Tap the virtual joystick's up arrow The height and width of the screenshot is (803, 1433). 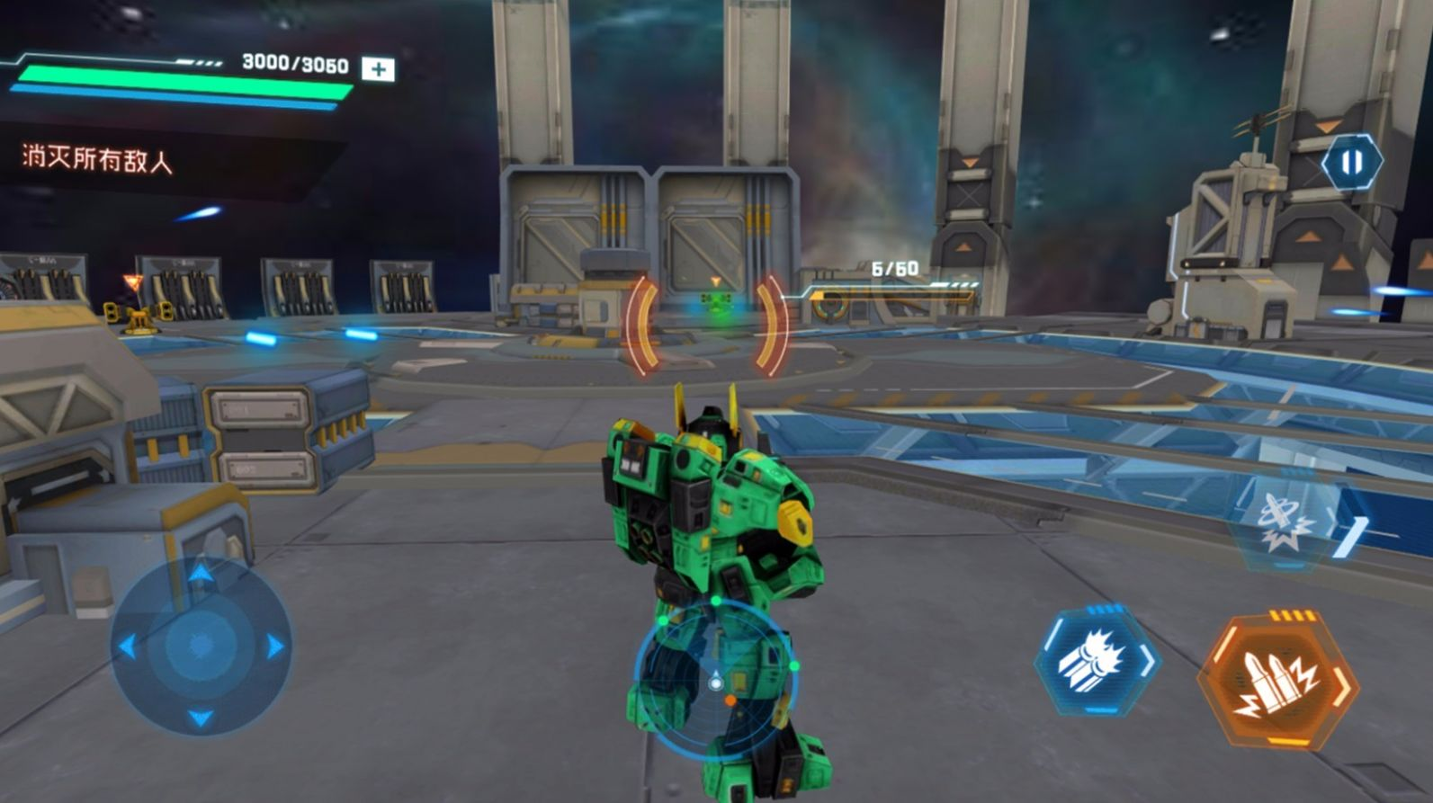(201, 574)
